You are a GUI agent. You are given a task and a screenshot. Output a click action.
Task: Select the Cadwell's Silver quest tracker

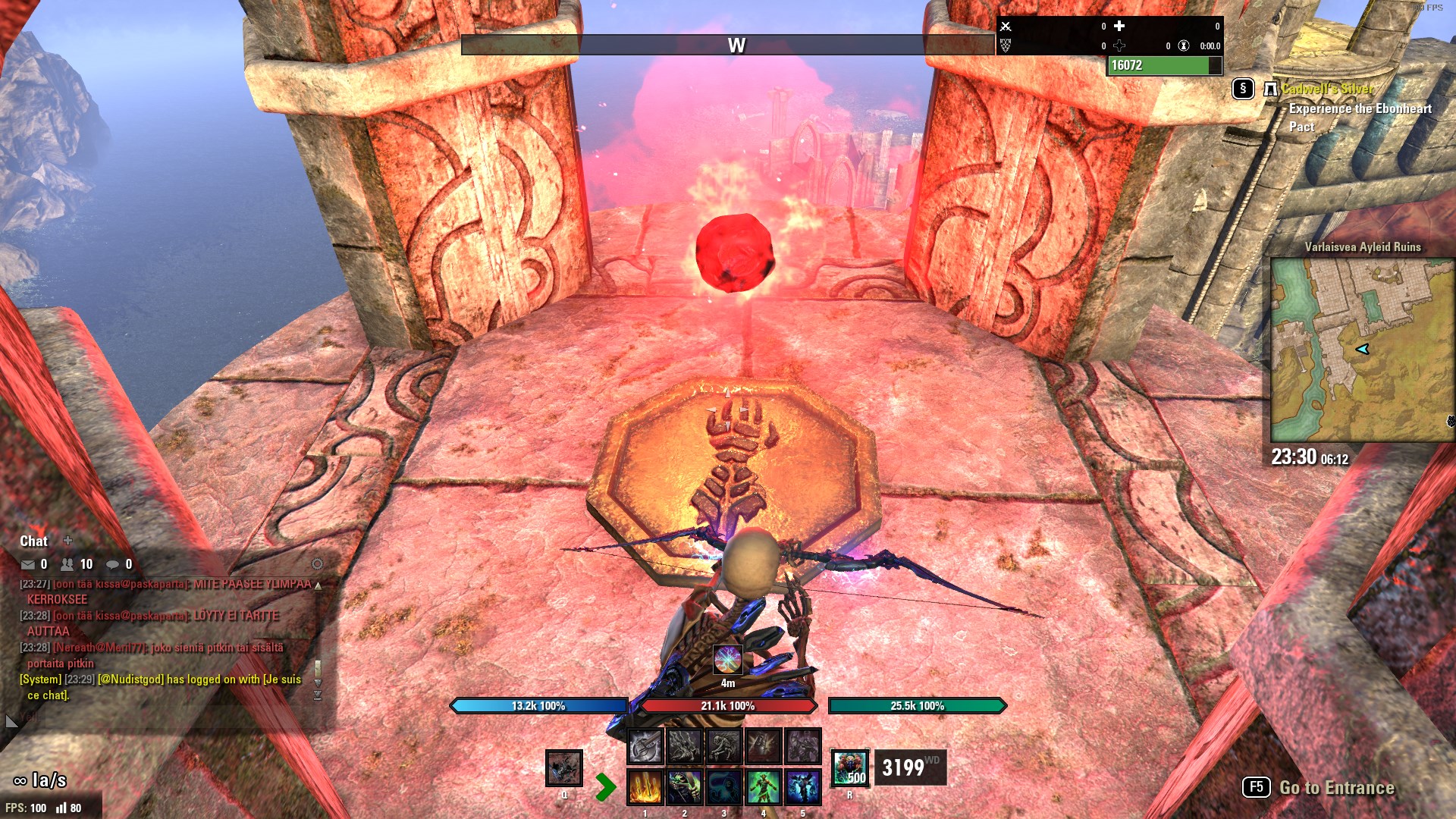pyautogui.click(x=1327, y=89)
